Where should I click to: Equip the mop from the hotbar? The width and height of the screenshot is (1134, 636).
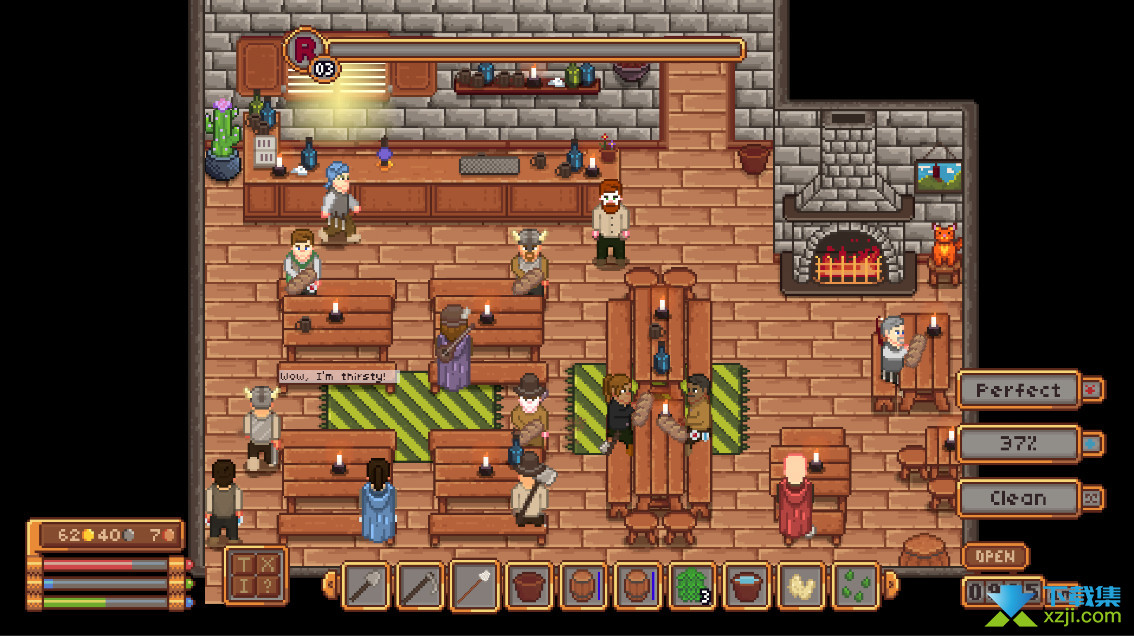(474, 586)
